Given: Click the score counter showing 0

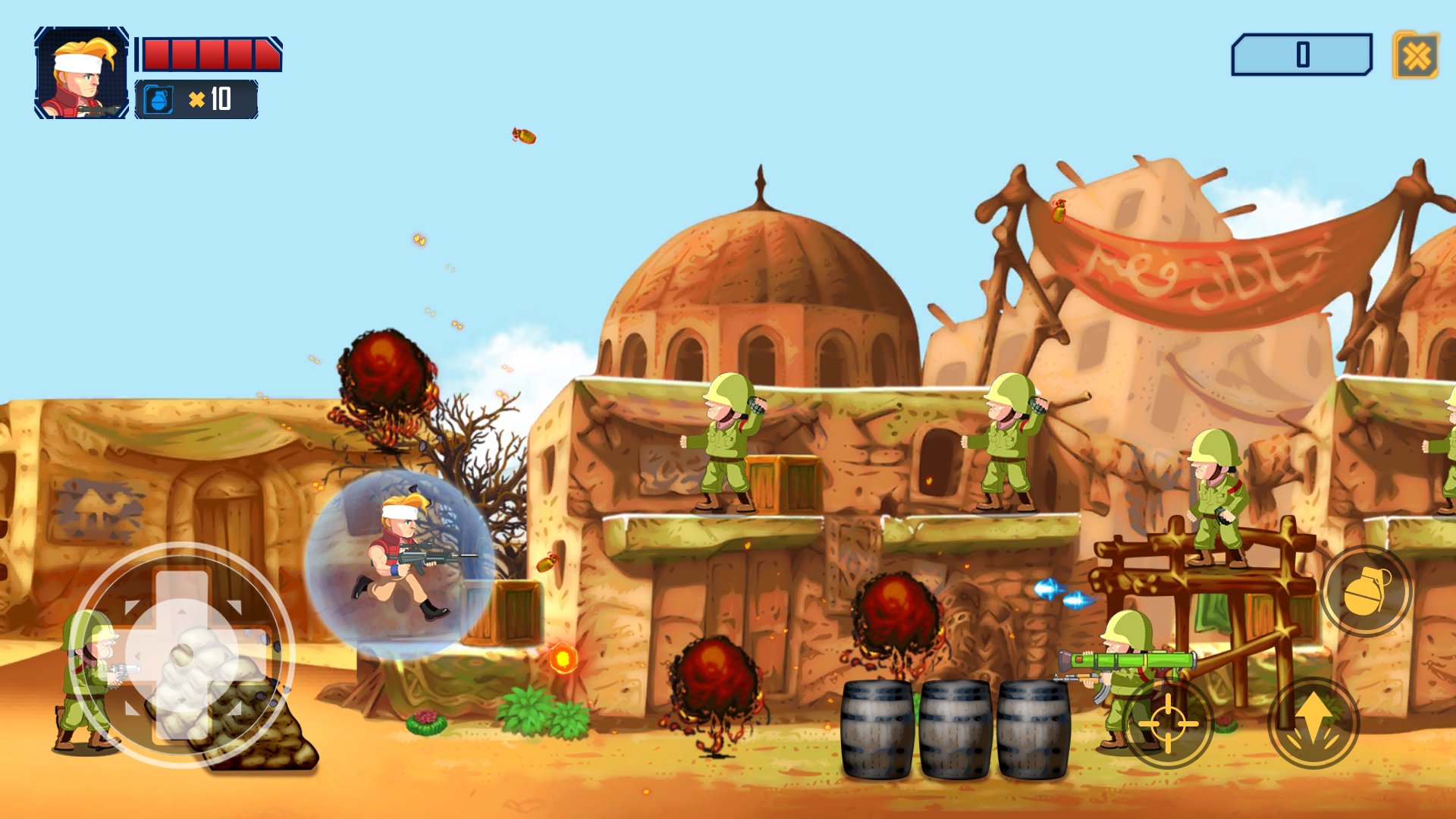Looking at the screenshot, I should pyautogui.click(x=1303, y=53).
